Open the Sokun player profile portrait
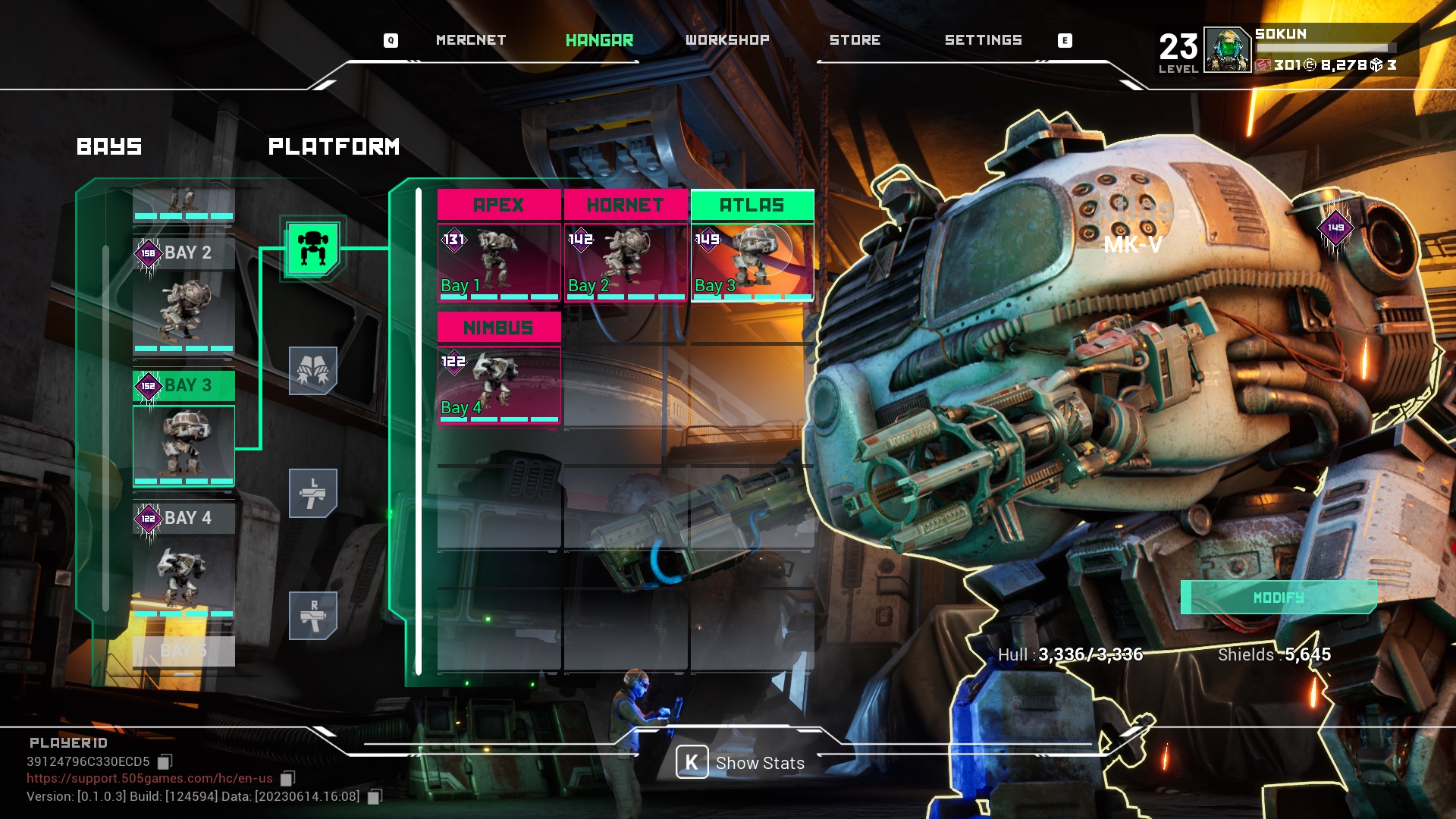1456x819 pixels. (x=1227, y=50)
